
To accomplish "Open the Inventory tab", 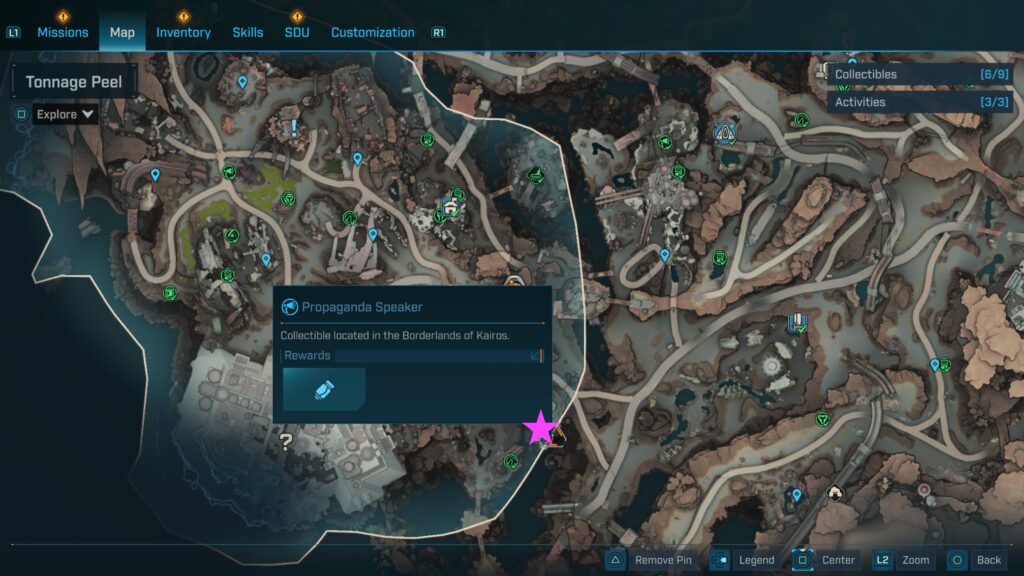I will tap(183, 32).
